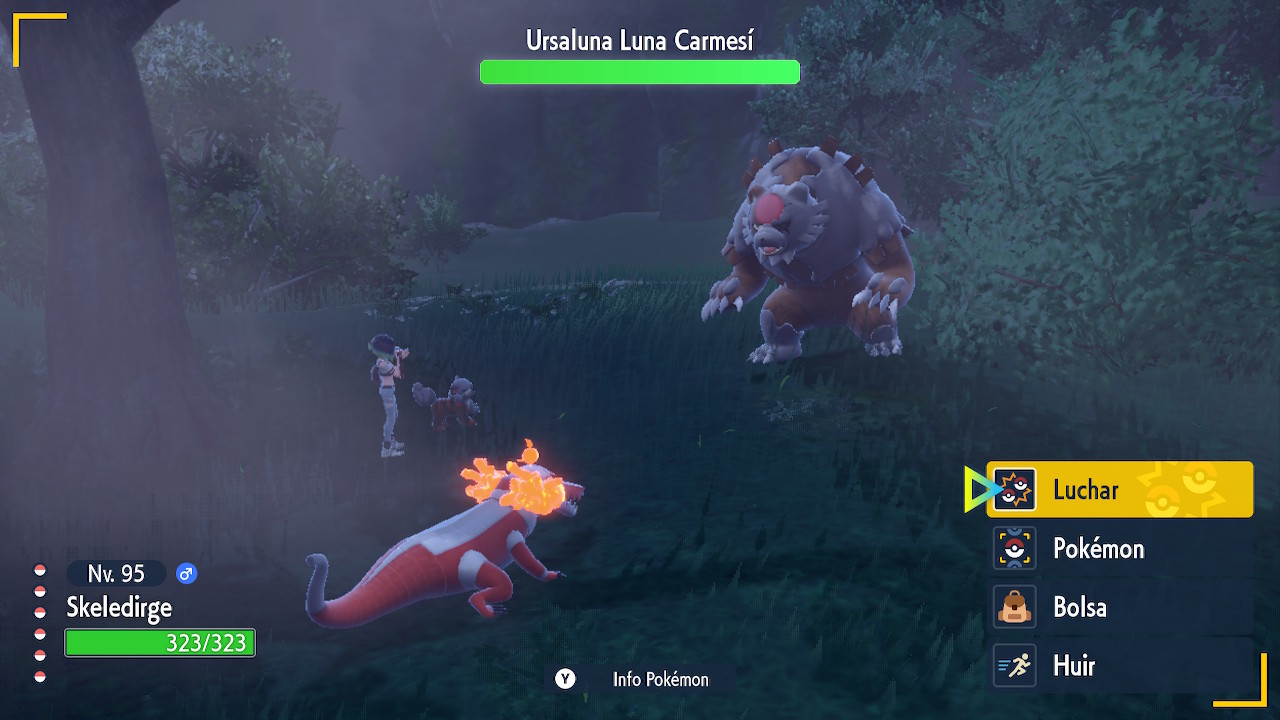Open the Pokémon party menu
Screen dimensions: 1280x720
1119,549
